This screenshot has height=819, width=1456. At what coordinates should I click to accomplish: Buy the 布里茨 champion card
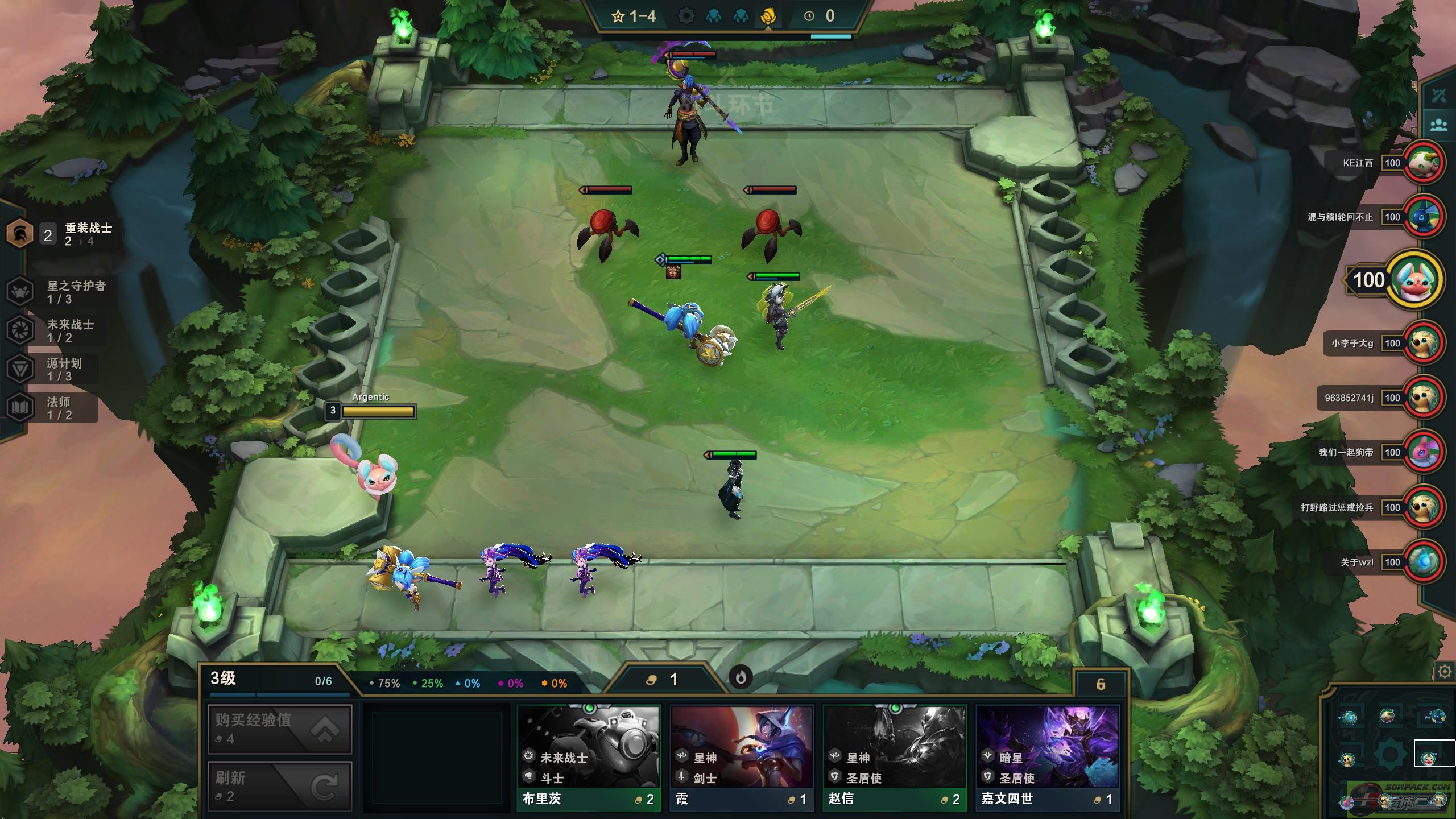point(589,758)
